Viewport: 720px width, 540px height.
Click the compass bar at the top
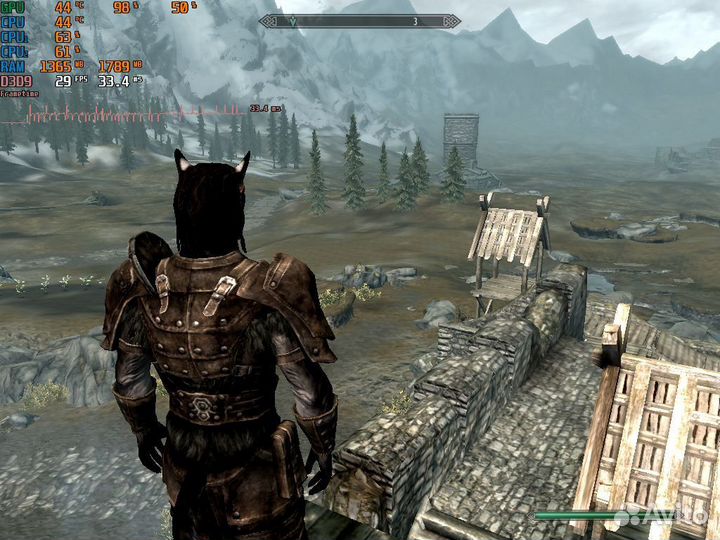(360, 20)
